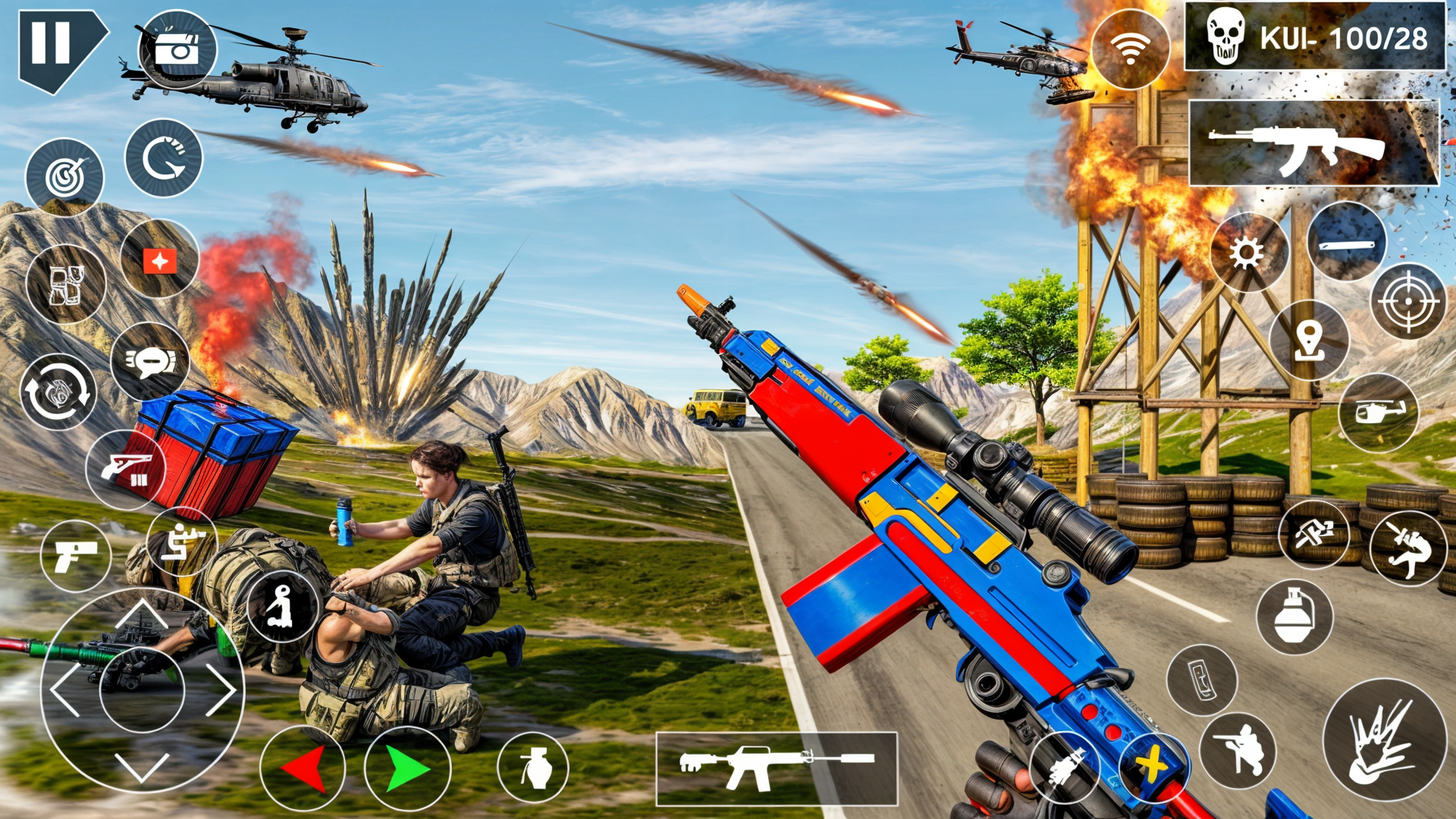The image size is (1456, 819).
Task: Toggle the Wi-Fi signal indicator
Action: (x=1129, y=47)
